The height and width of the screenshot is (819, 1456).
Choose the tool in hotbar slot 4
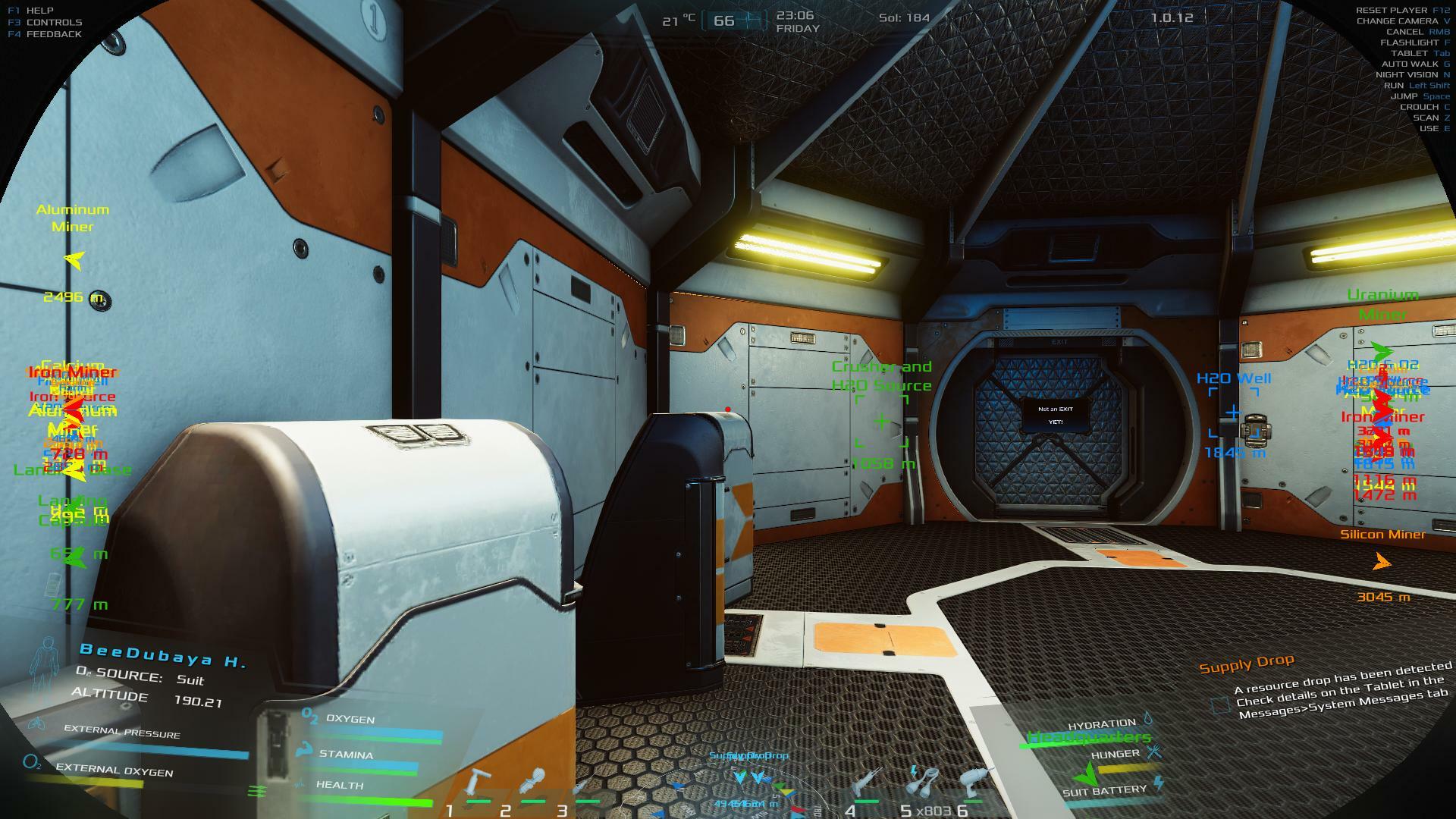click(867, 782)
